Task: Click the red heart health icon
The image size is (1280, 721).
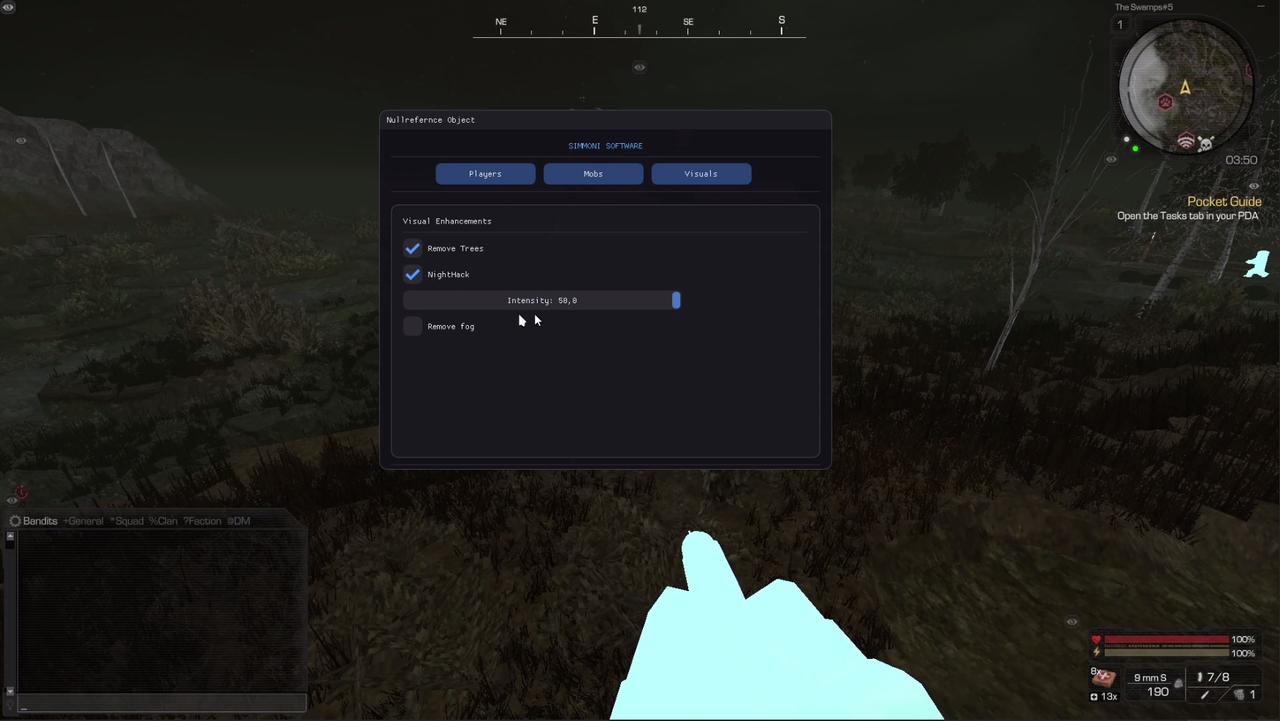Action: click(1096, 639)
